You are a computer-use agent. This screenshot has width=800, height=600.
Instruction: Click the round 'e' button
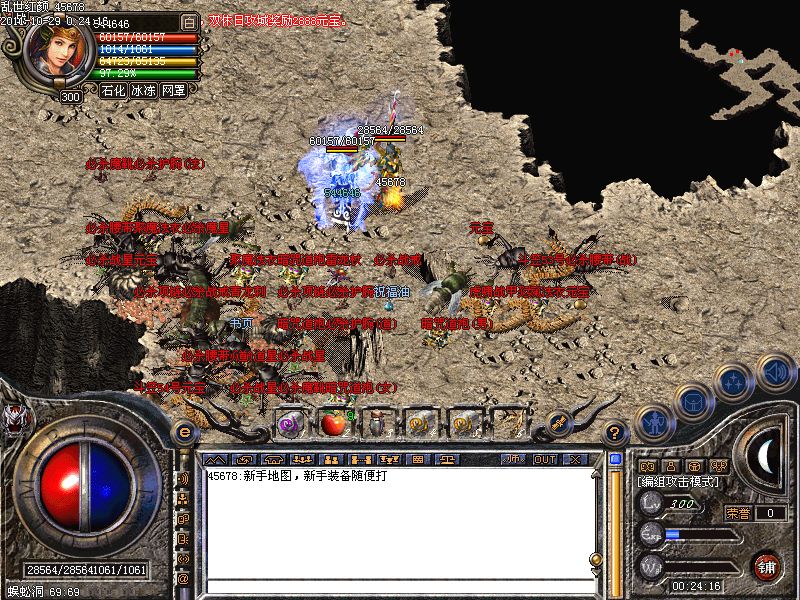point(183,433)
